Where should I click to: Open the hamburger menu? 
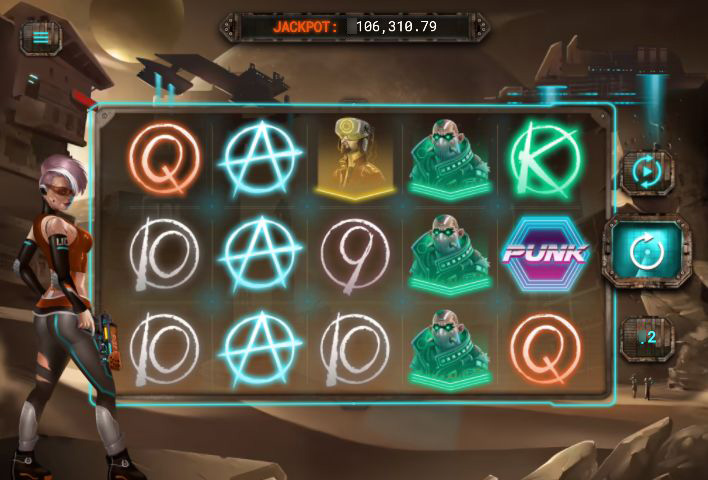click(41, 38)
